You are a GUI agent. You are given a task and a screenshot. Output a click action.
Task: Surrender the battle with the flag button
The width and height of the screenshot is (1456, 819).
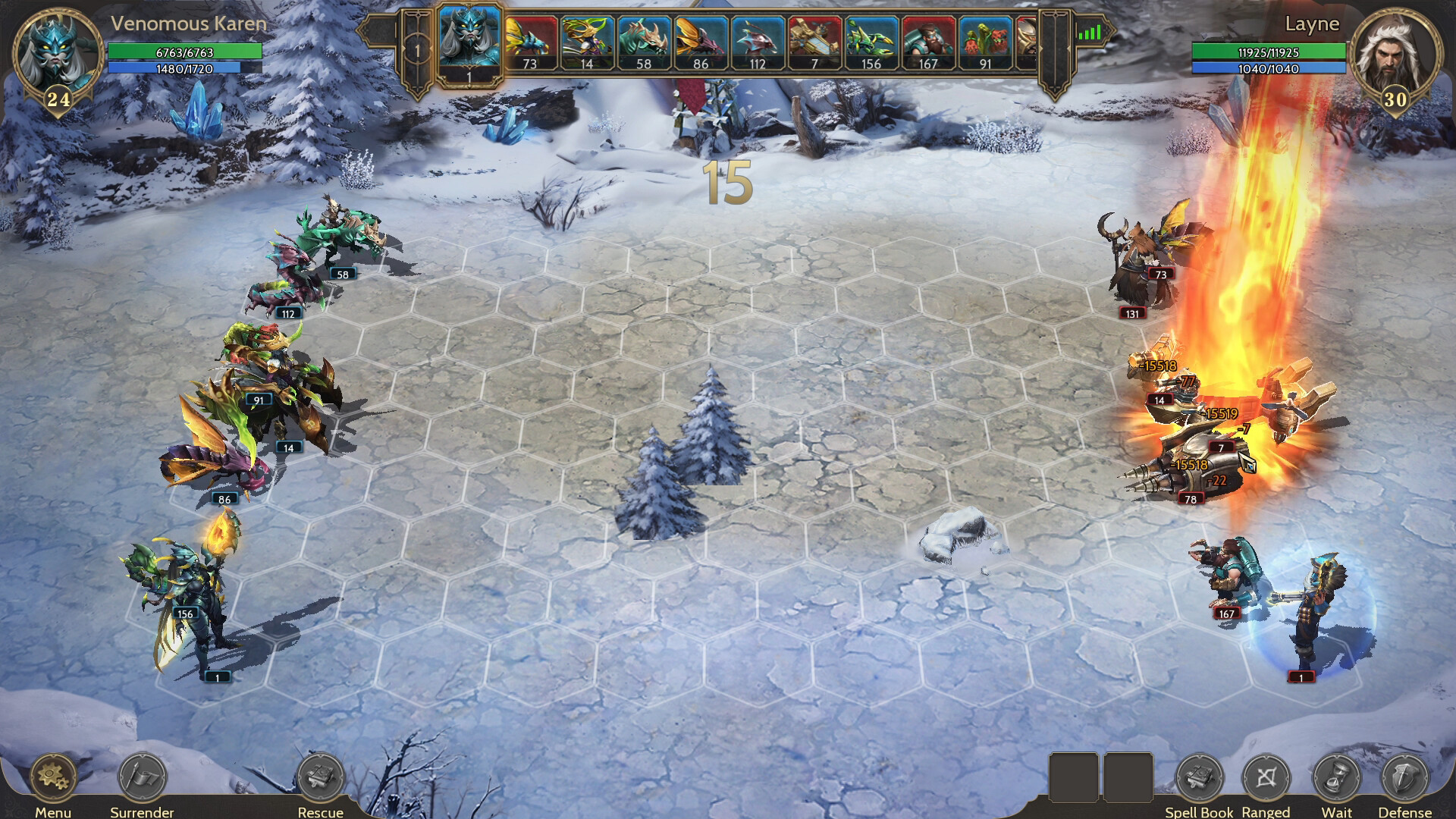142,777
